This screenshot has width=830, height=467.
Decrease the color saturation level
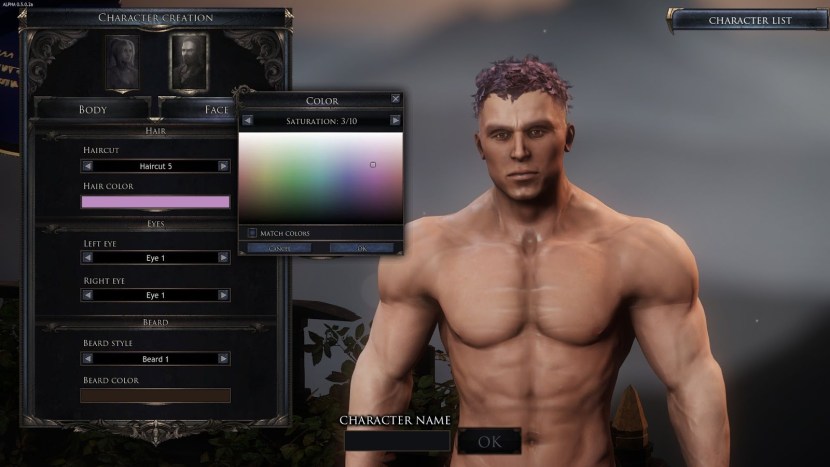(x=247, y=120)
